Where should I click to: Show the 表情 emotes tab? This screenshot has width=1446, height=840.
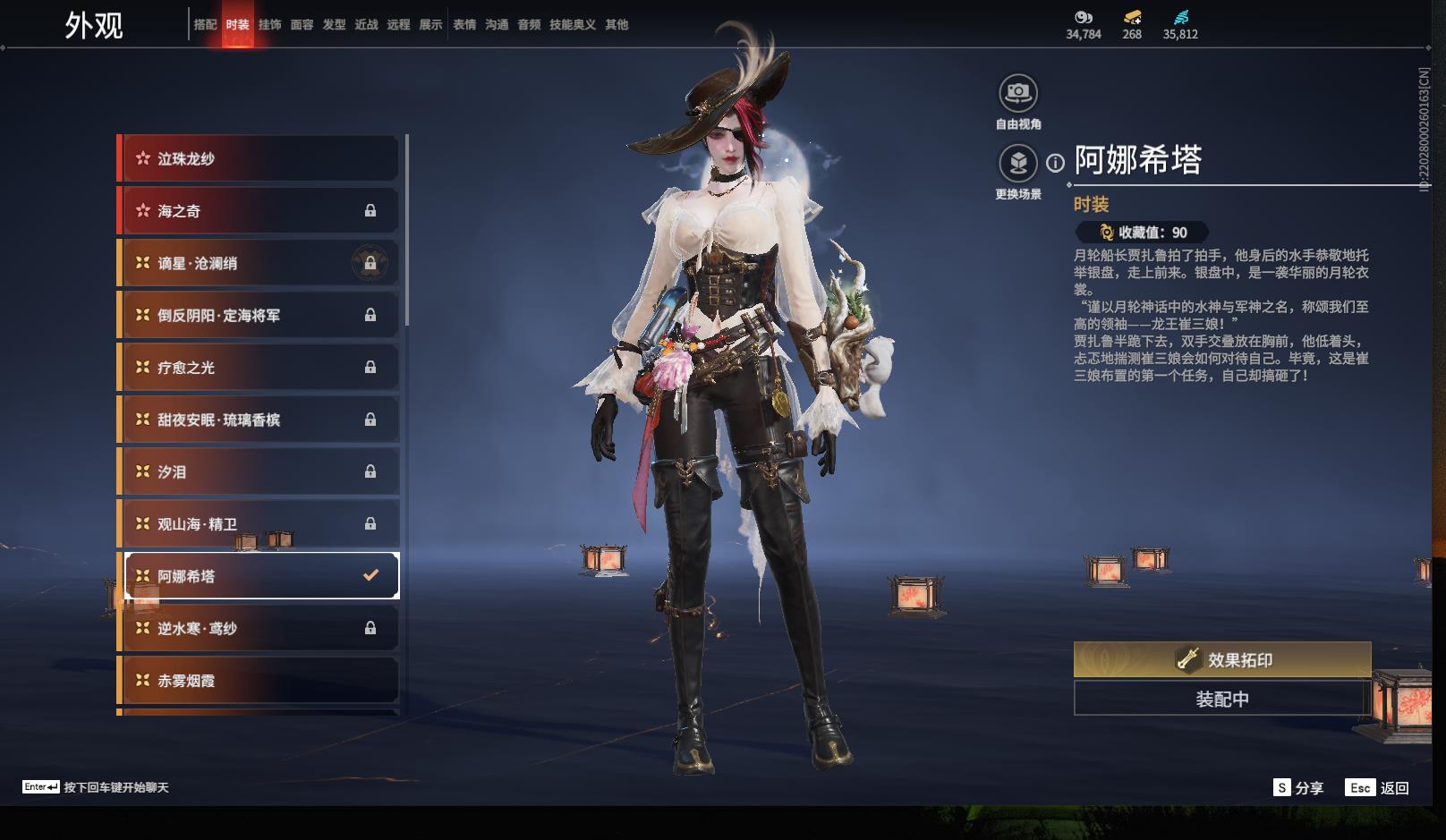tap(464, 25)
